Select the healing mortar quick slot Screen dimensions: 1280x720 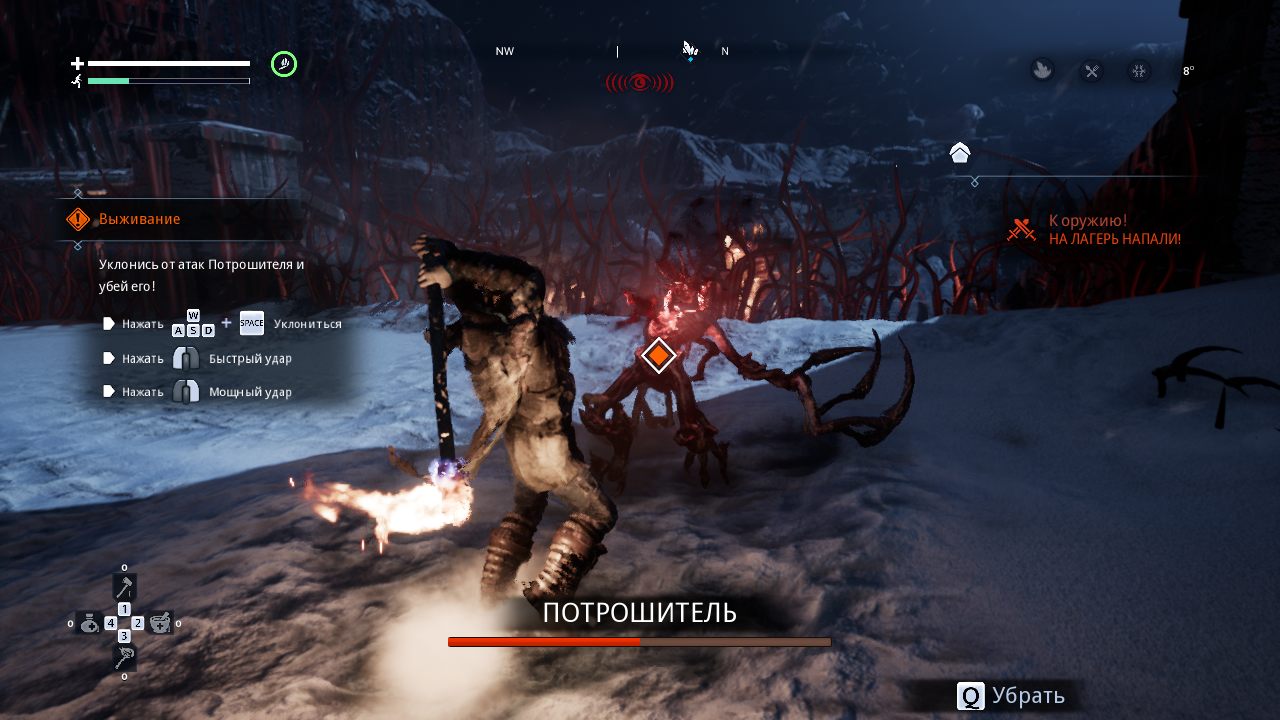[x=160, y=623]
